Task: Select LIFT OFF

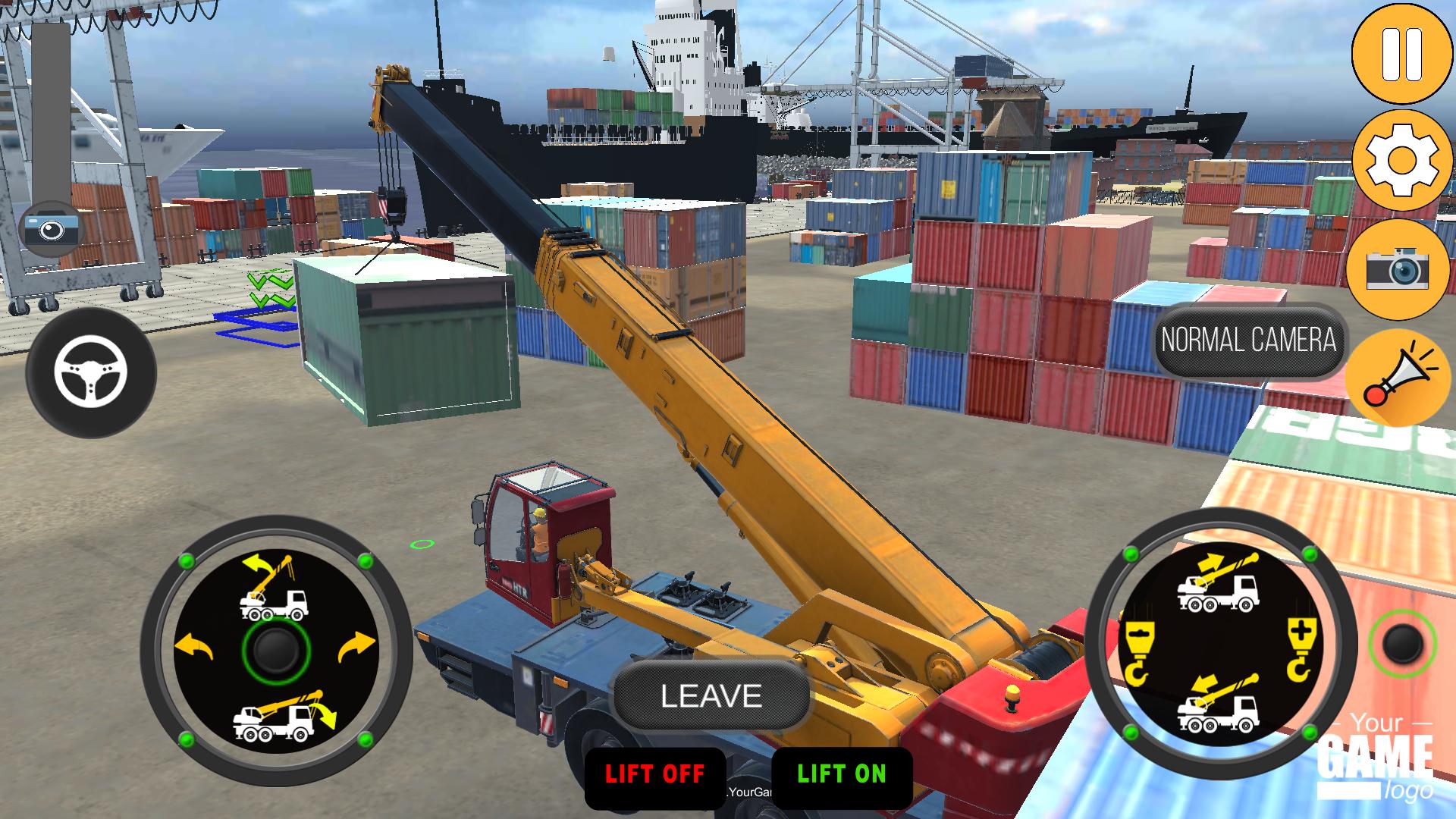Action: 654,775
